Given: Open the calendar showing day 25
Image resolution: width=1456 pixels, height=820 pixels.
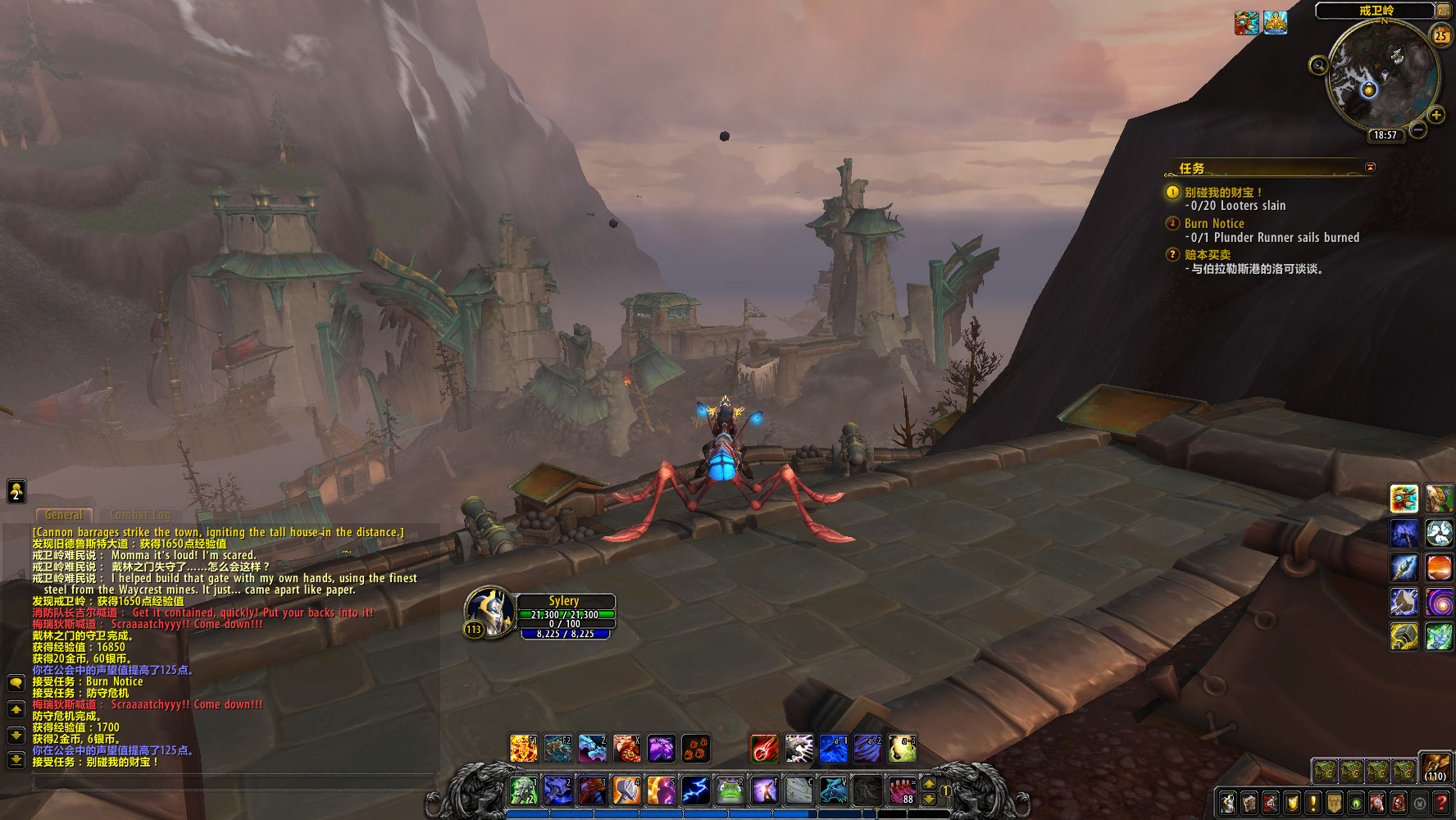Looking at the screenshot, I should tap(1440, 35).
